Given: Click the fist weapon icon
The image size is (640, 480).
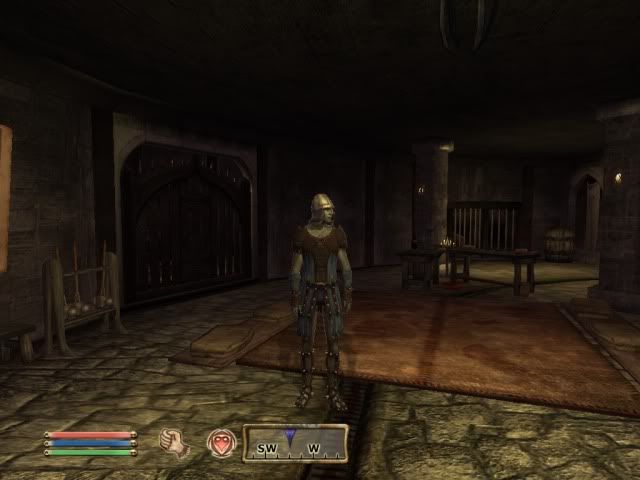Looking at the screenshot, I should point(176,442).
